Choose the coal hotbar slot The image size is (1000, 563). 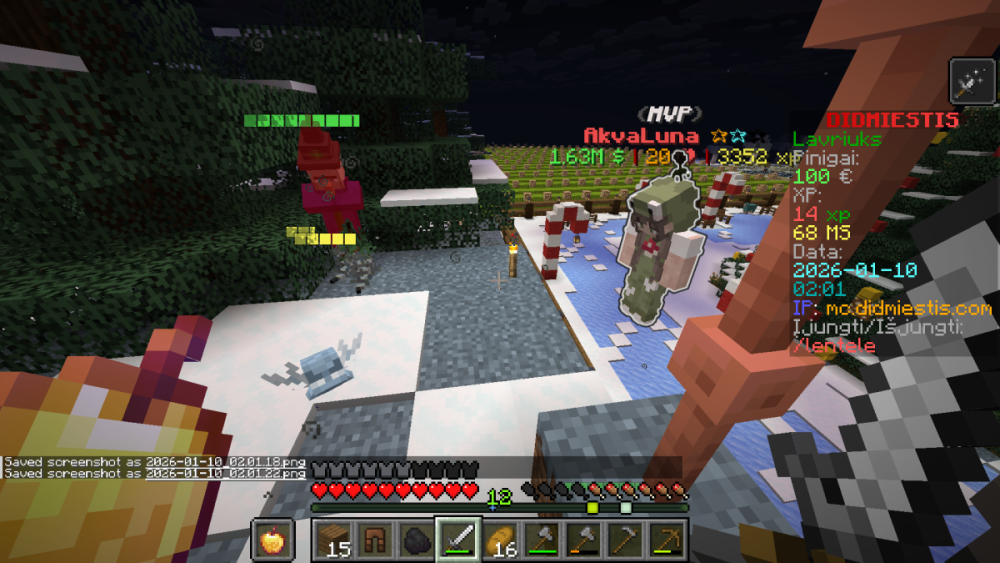pyautogui.click(x=414, y=541)
